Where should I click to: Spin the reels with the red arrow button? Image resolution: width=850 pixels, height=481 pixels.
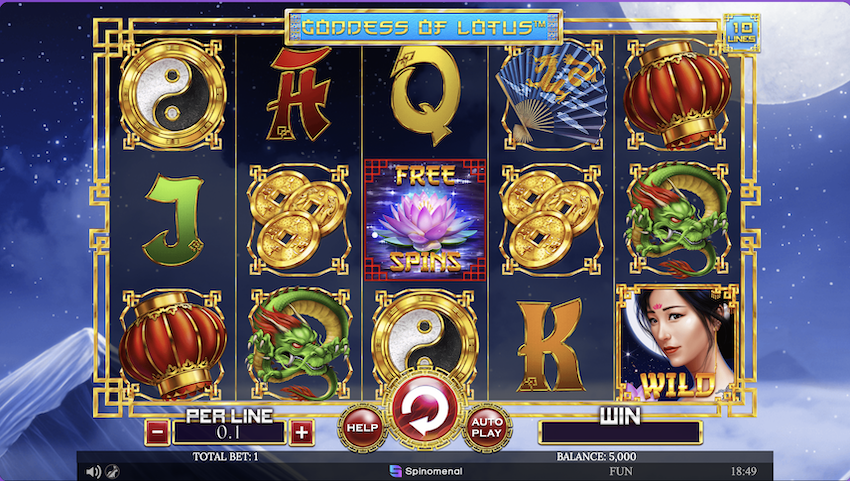pos(424,409)
